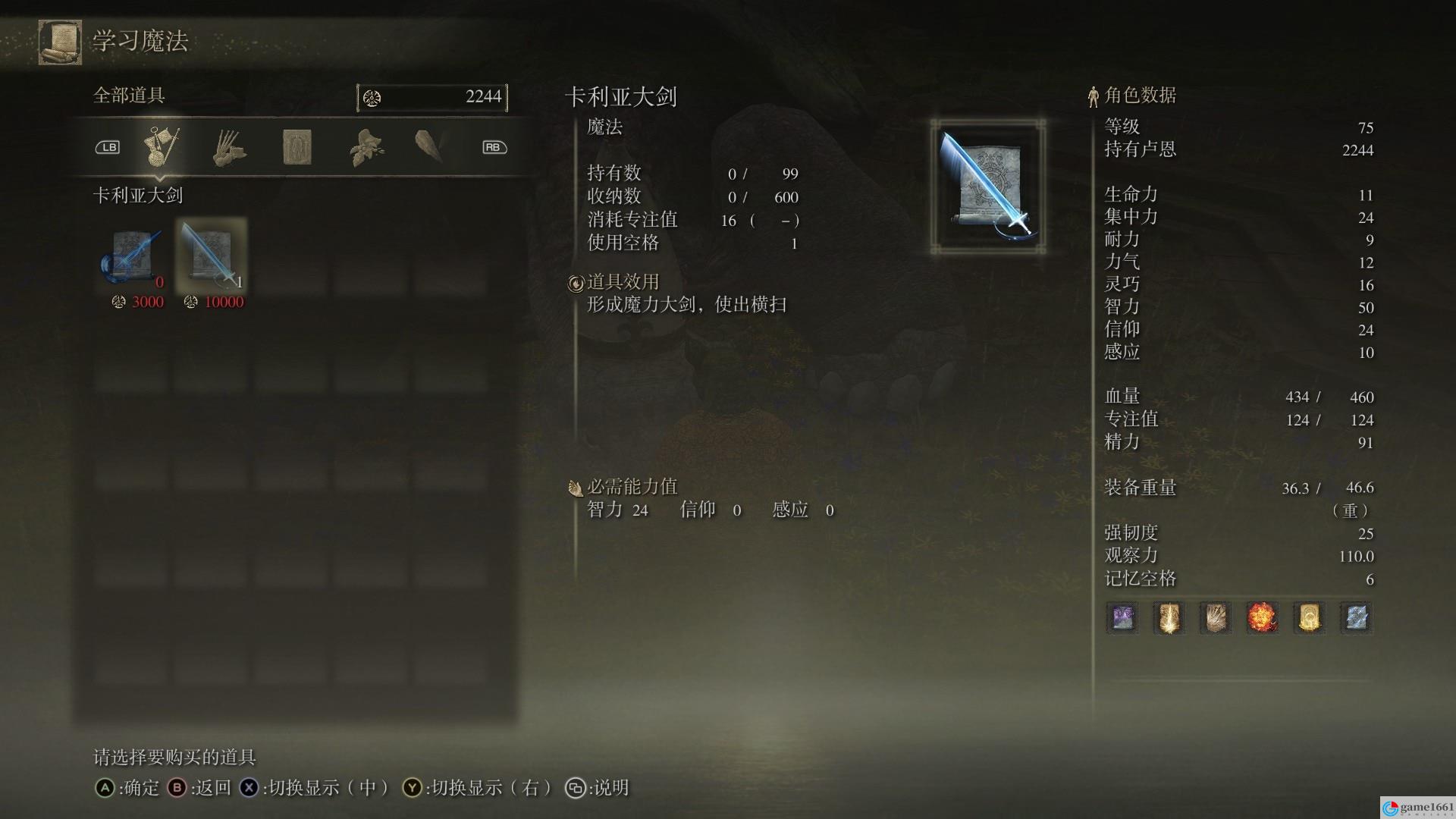Switch to the stone shard category tab
The height and width of the screenshot is (819, 1456).
click(x=429, y=146)
